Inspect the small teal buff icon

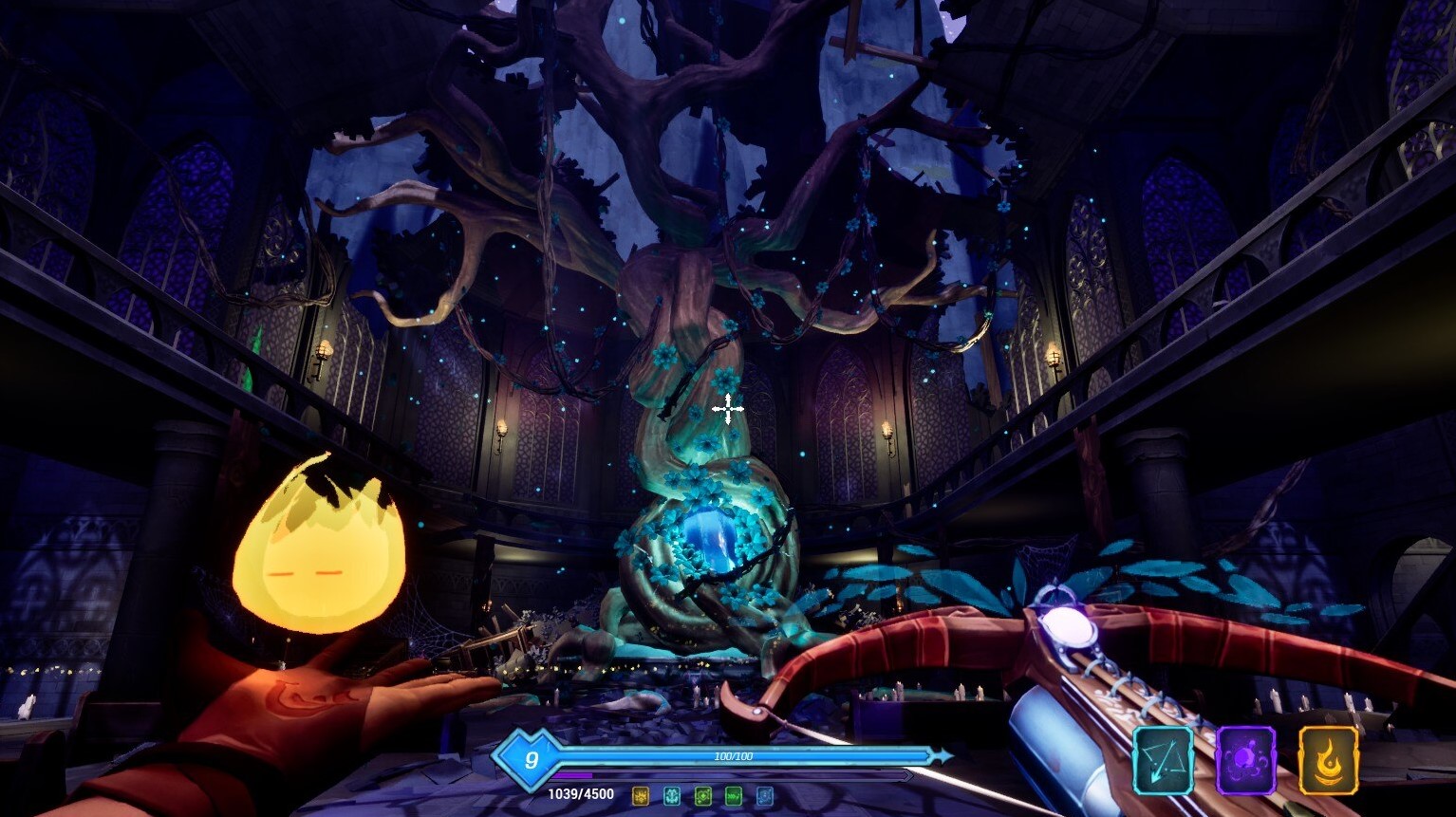672,795
